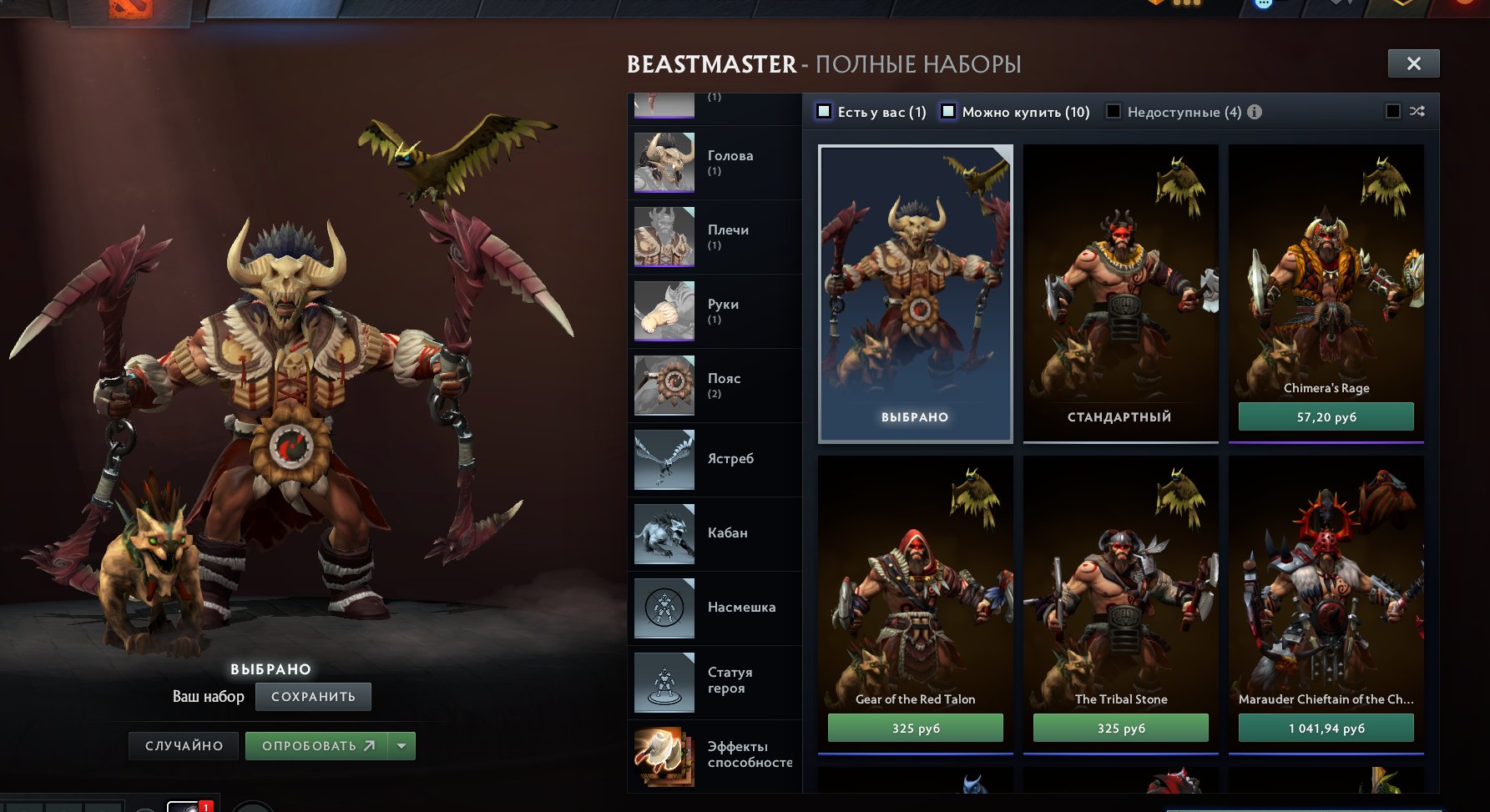Disable the Можно купить (10) filter

tap(947, 109)
